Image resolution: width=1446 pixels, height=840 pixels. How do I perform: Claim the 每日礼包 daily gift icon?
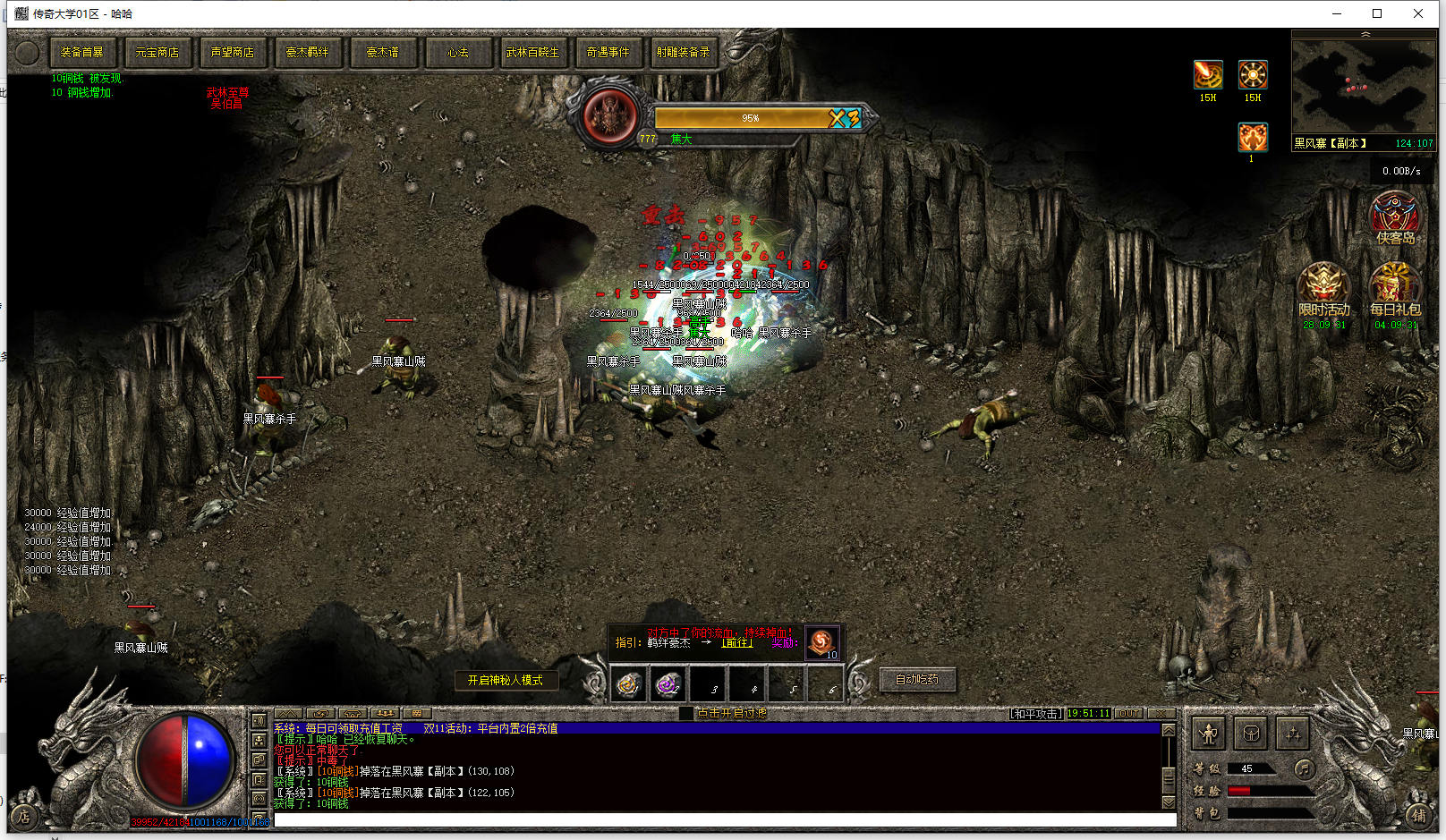tap(1394, 289)
